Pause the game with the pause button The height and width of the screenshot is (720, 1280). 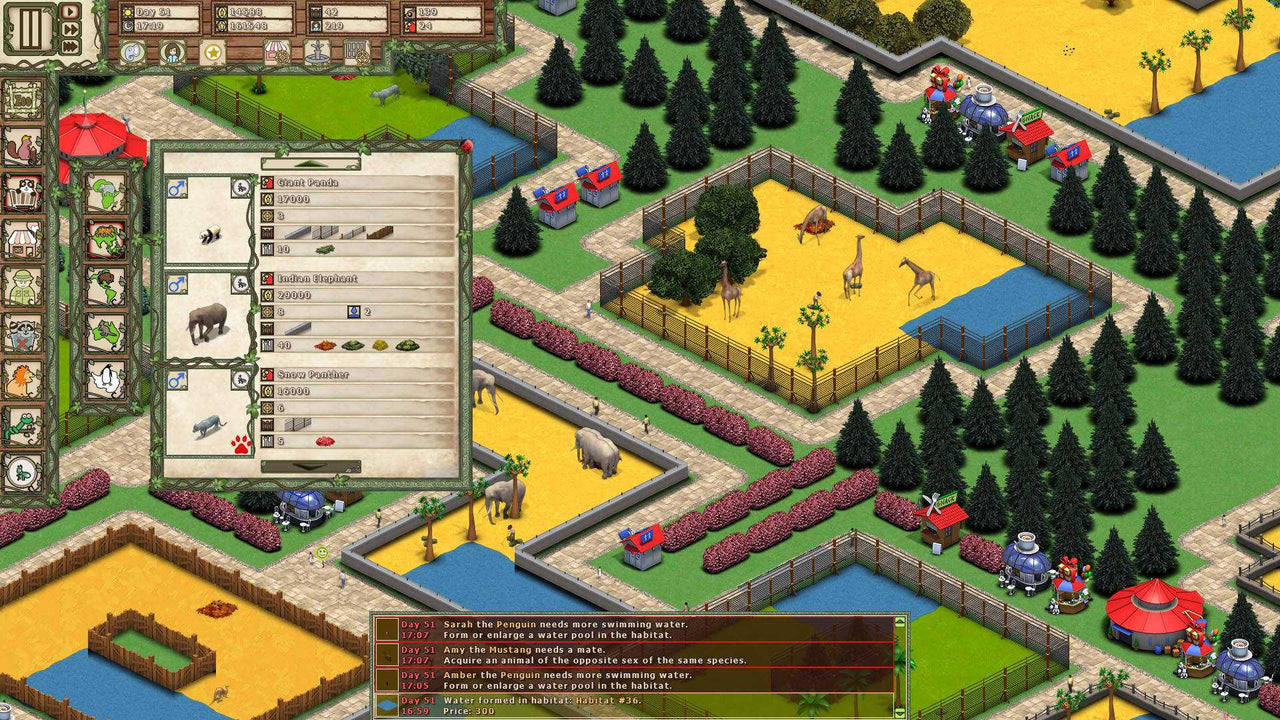point(31,28)
